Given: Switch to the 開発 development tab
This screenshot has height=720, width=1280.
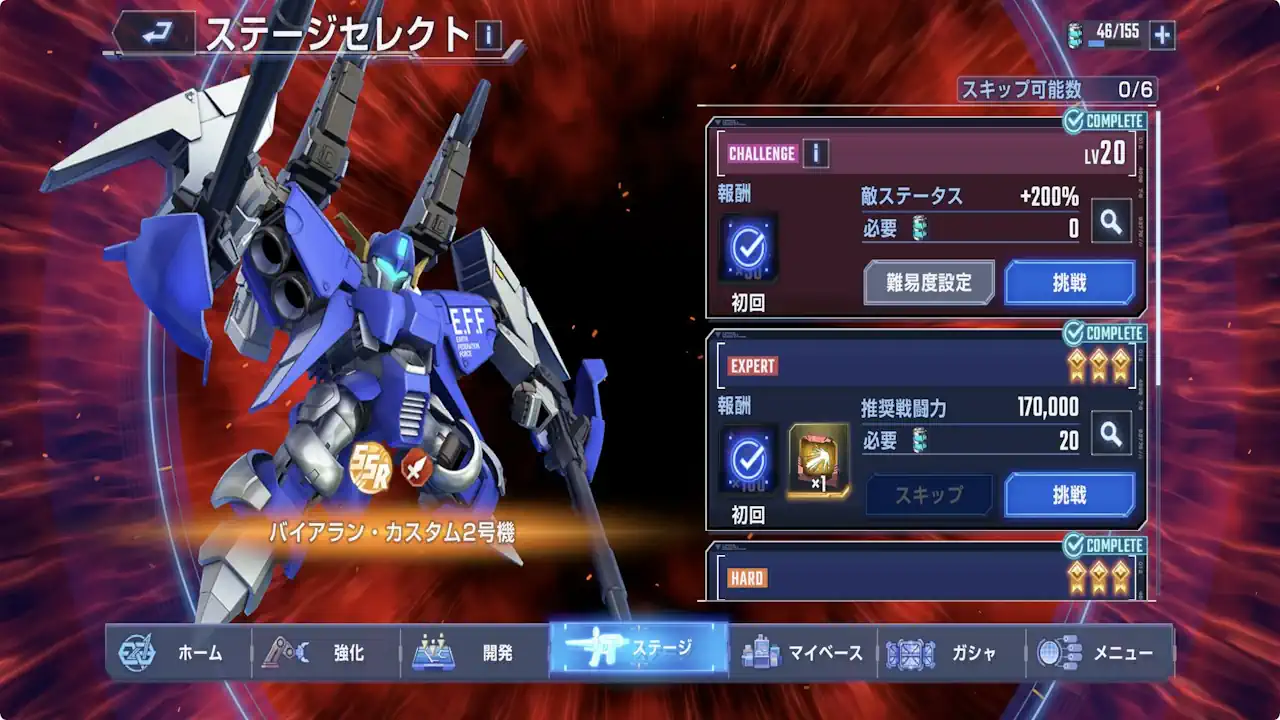Looking at the screenshot, I should pyautogui.click(x=474, y=653).
